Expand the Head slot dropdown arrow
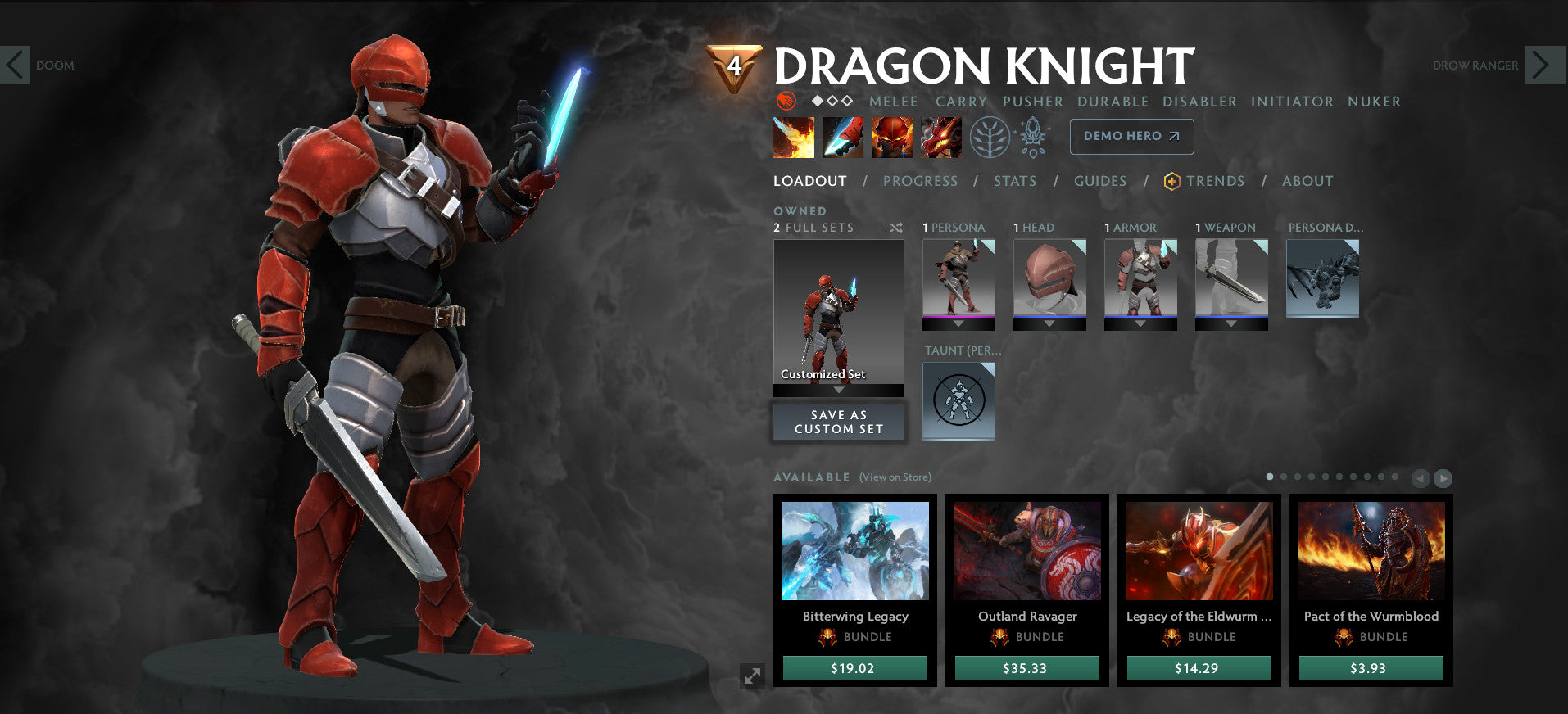Viewport: 1568px width, 714px height. pyautogui.click(x=1049, y=323)
